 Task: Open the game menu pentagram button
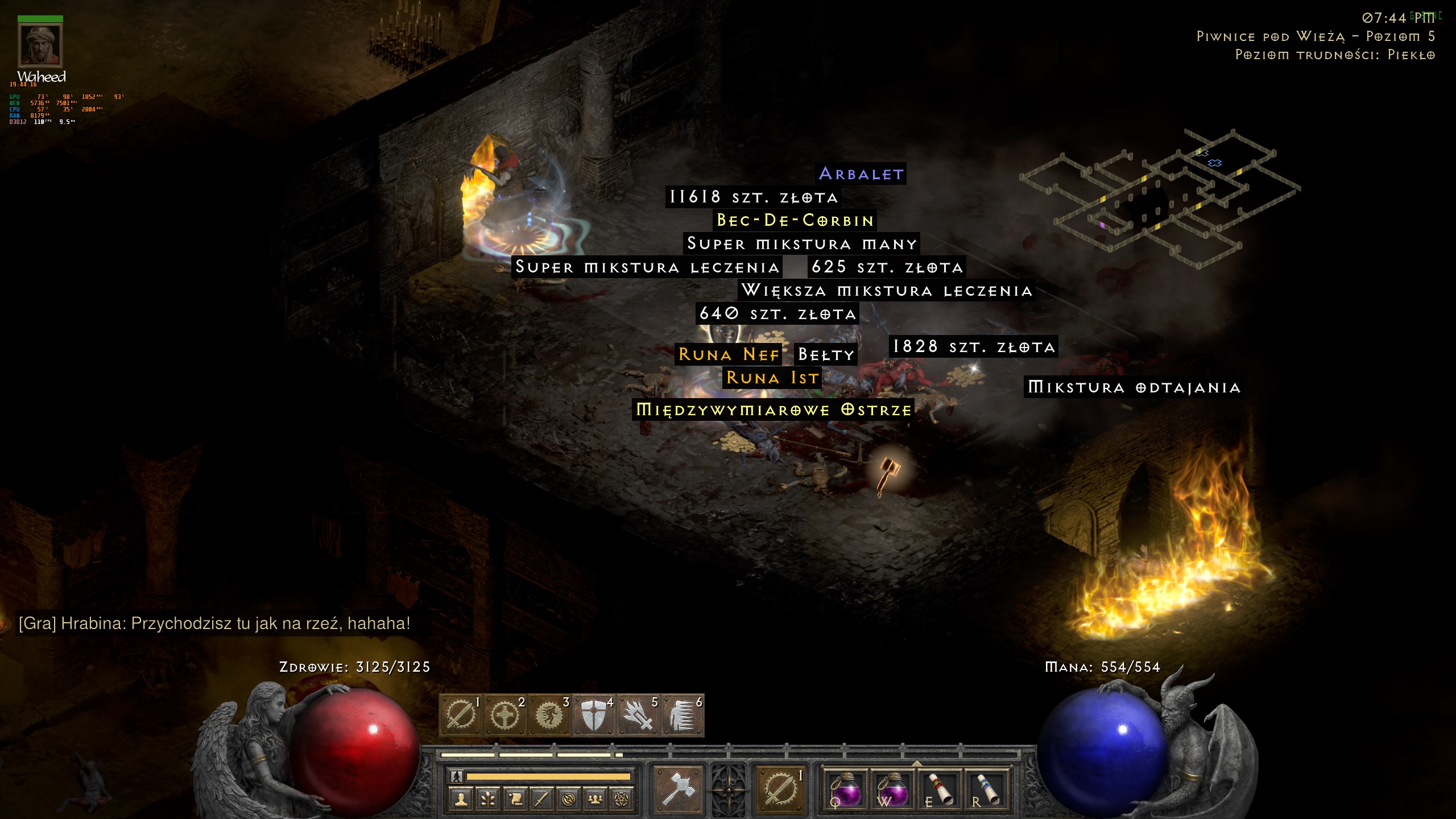coord(622,800)
